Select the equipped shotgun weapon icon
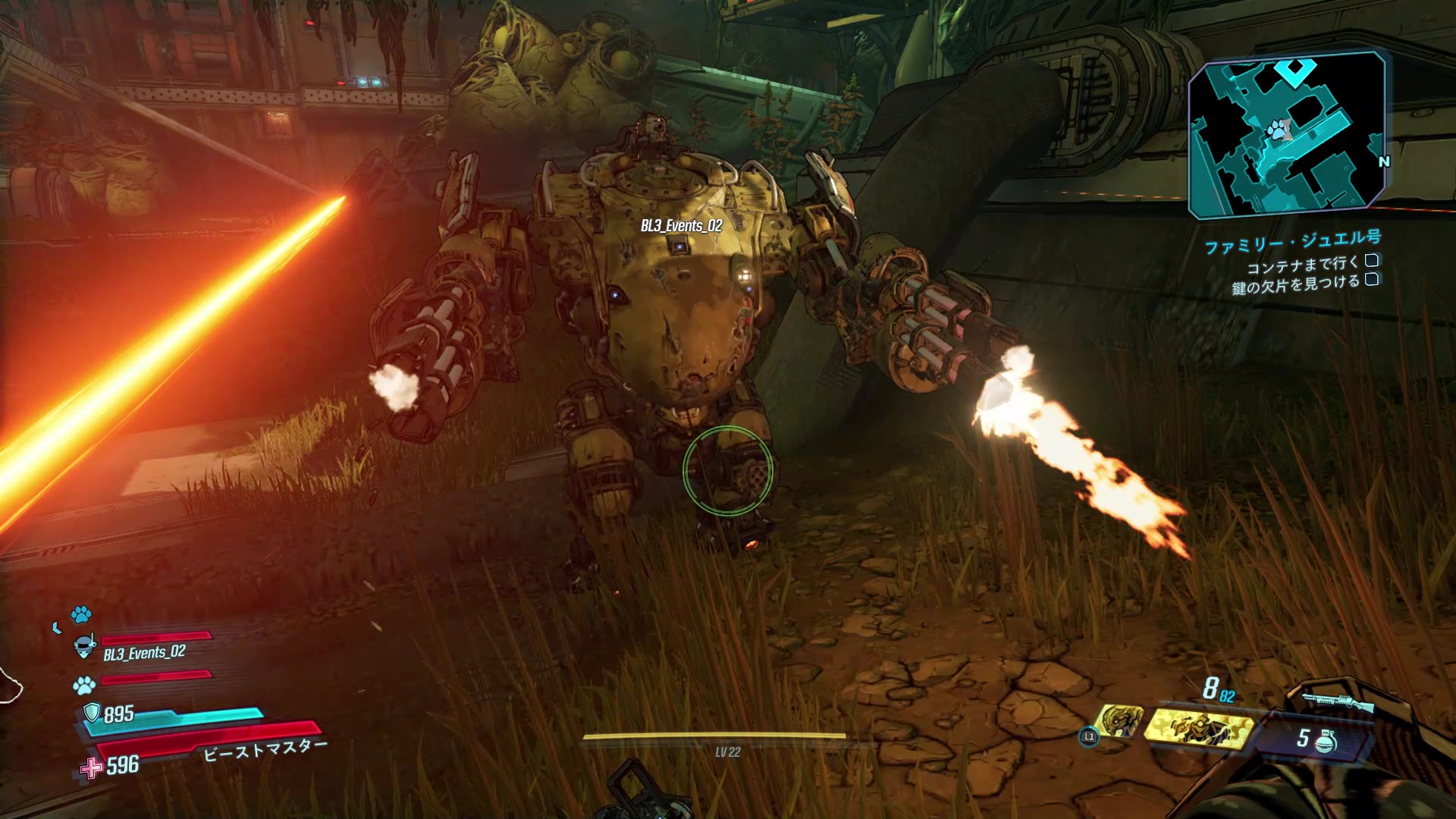1456x819 pixels. (1338, 702)
